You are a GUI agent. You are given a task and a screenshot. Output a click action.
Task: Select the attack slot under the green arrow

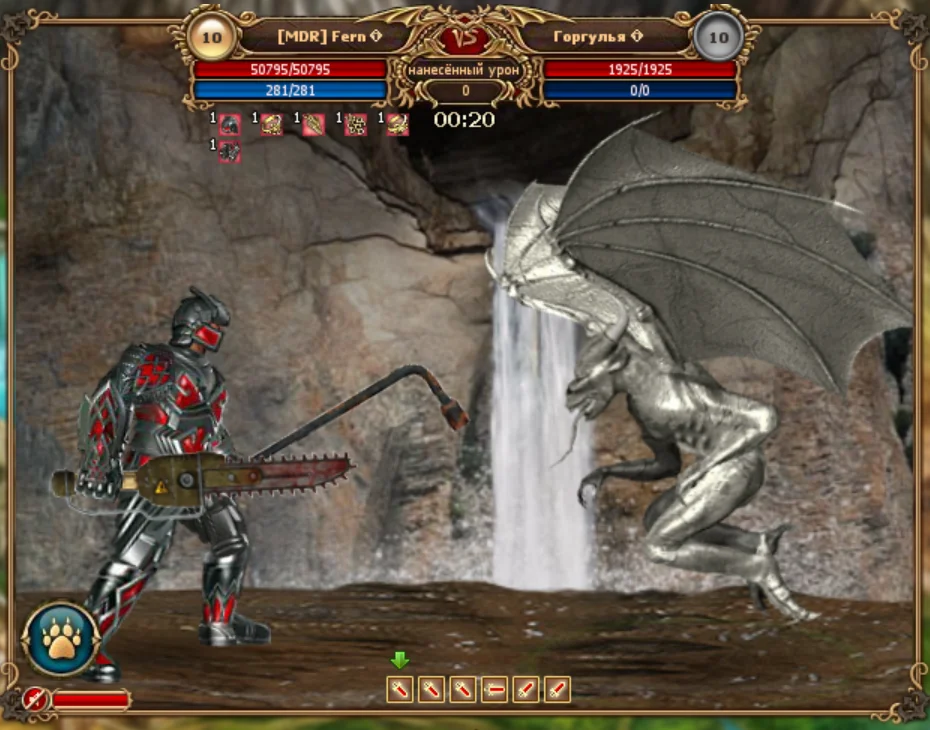tap(400, 689)
